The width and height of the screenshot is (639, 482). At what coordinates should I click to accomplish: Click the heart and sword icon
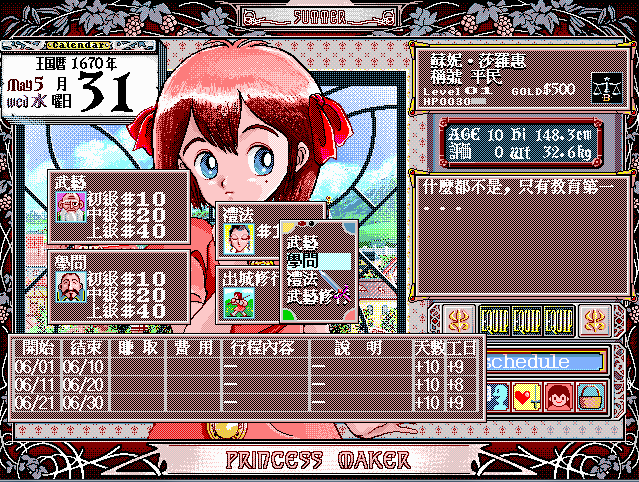click(527, 397)
